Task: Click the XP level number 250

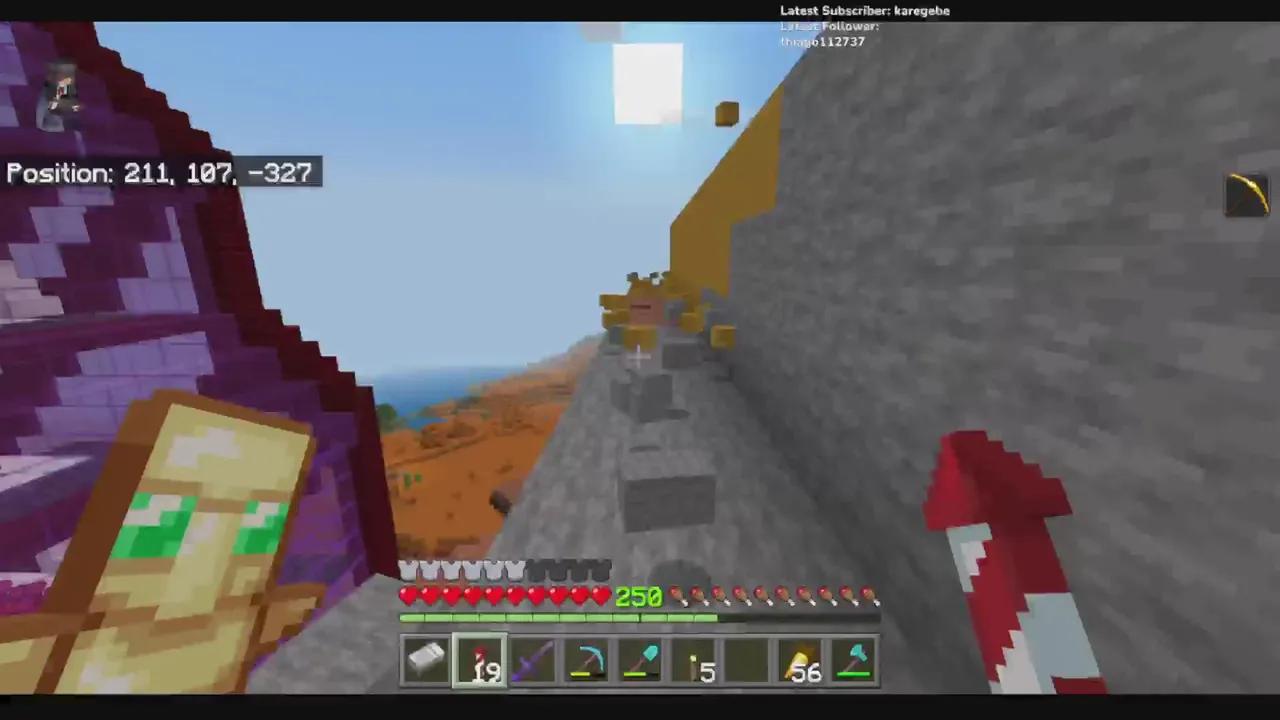Action: [638, 597]
